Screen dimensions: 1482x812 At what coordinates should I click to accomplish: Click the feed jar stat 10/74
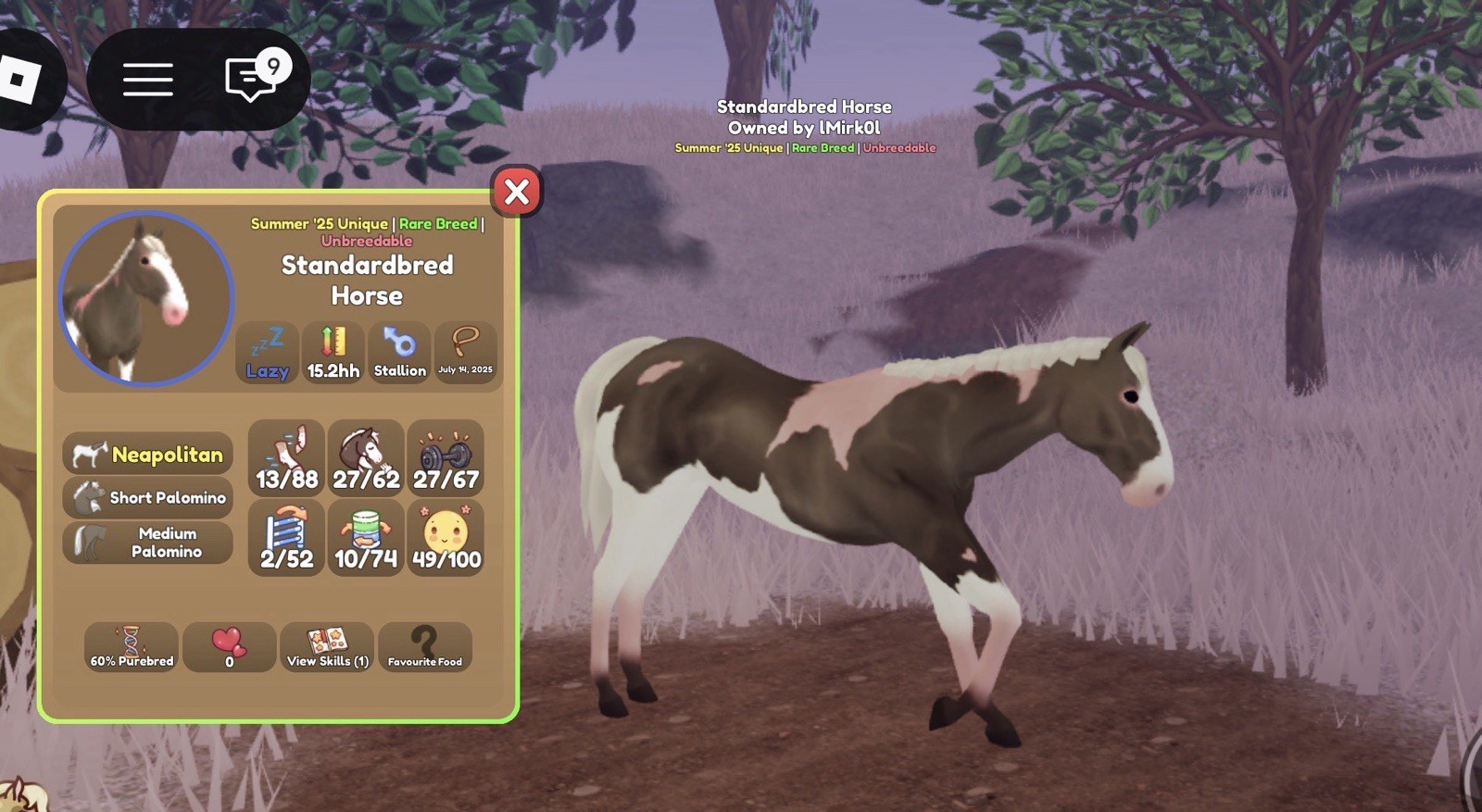tap(365, 537)
